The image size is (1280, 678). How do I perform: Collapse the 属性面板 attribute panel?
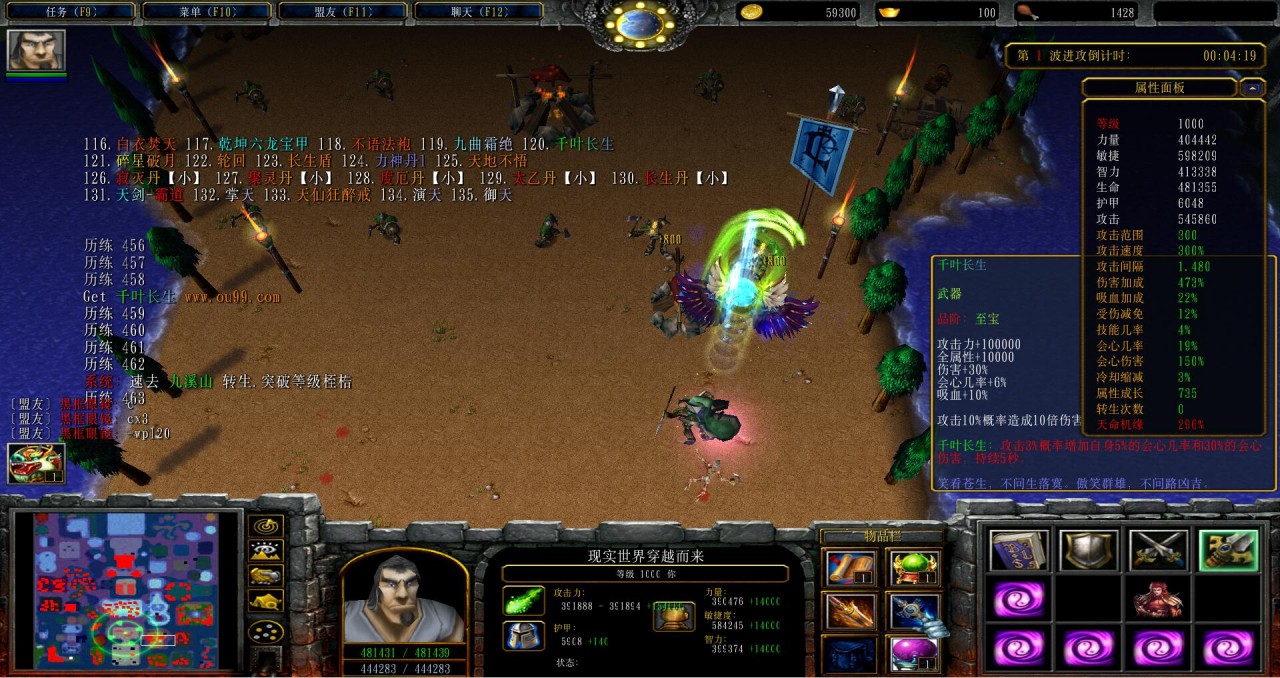pos(1252,88)
